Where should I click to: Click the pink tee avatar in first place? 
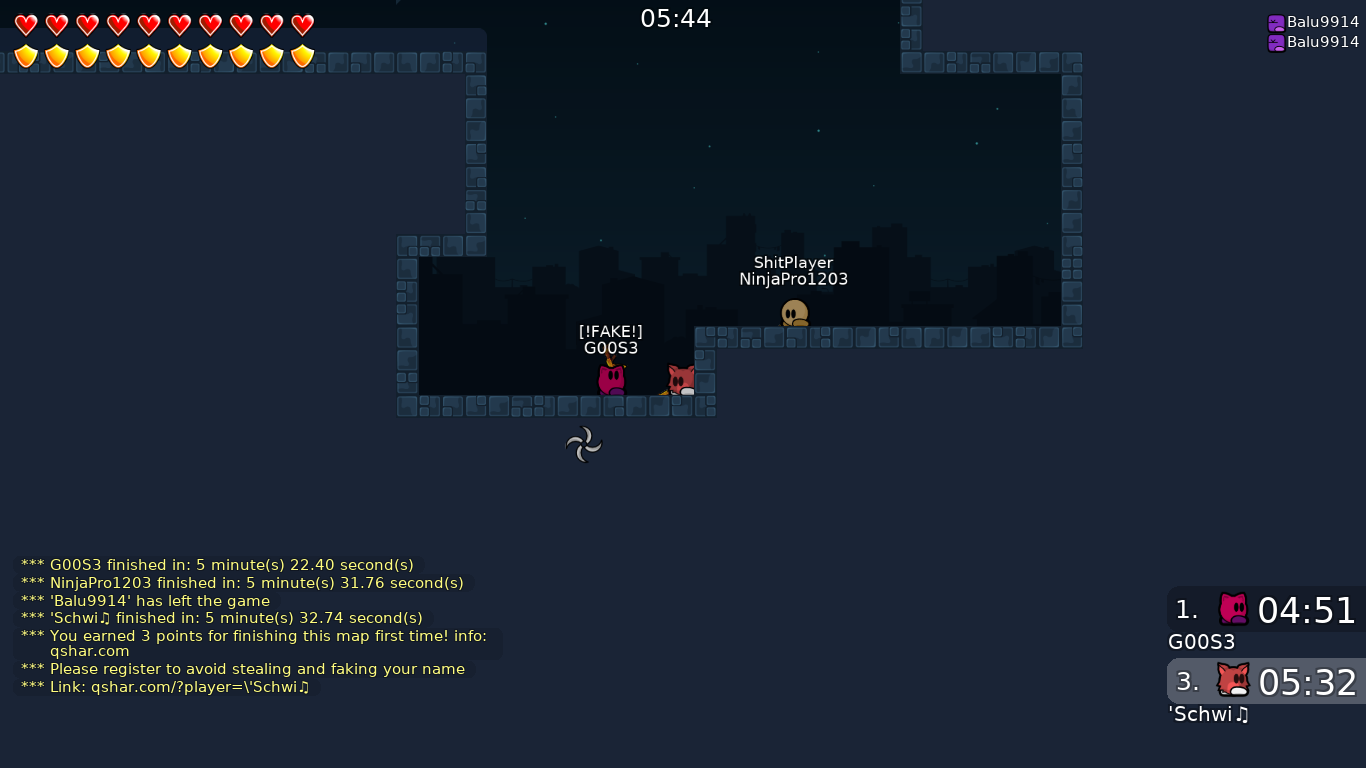(1233, 609)
